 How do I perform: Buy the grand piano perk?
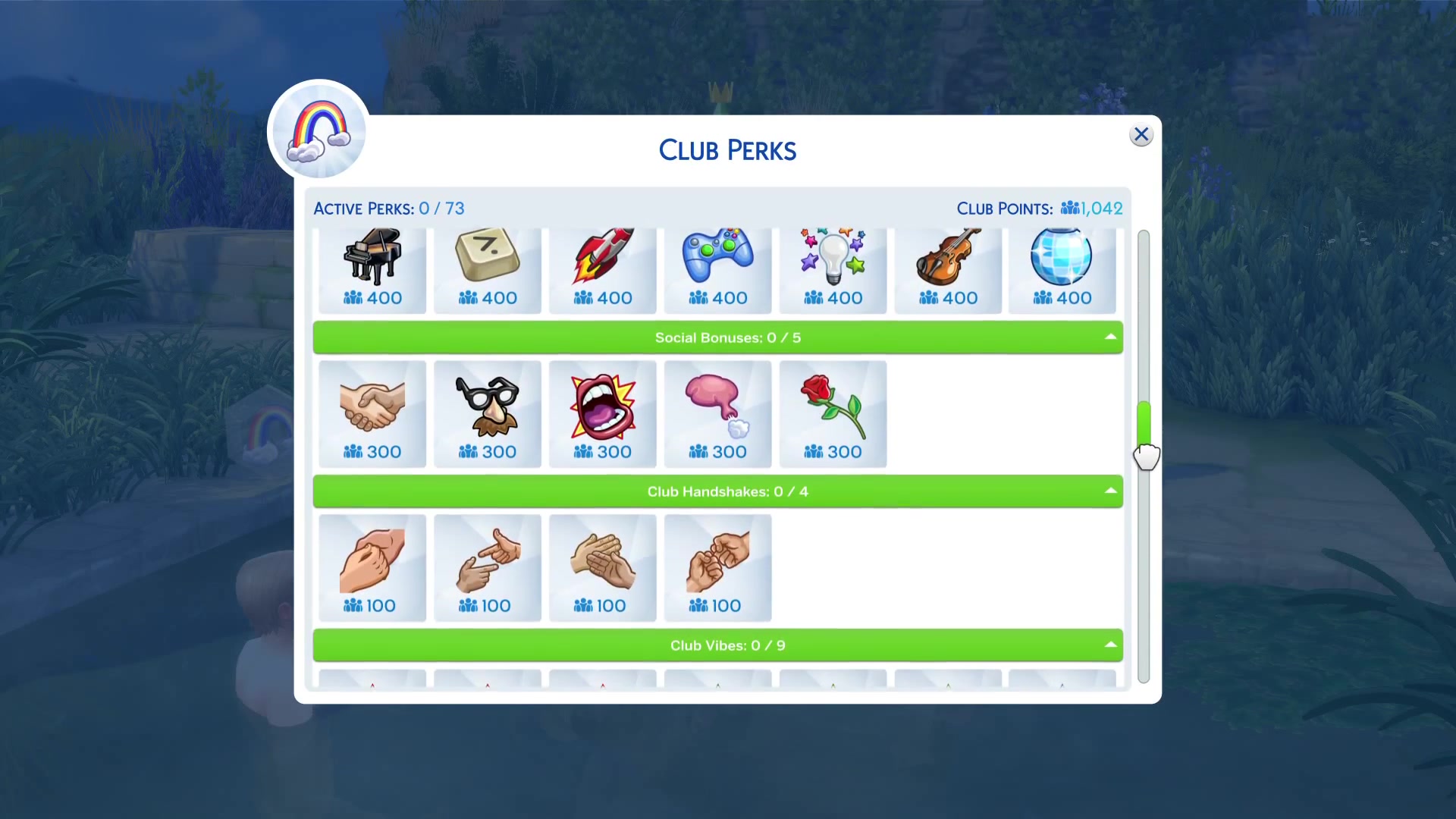372,269
